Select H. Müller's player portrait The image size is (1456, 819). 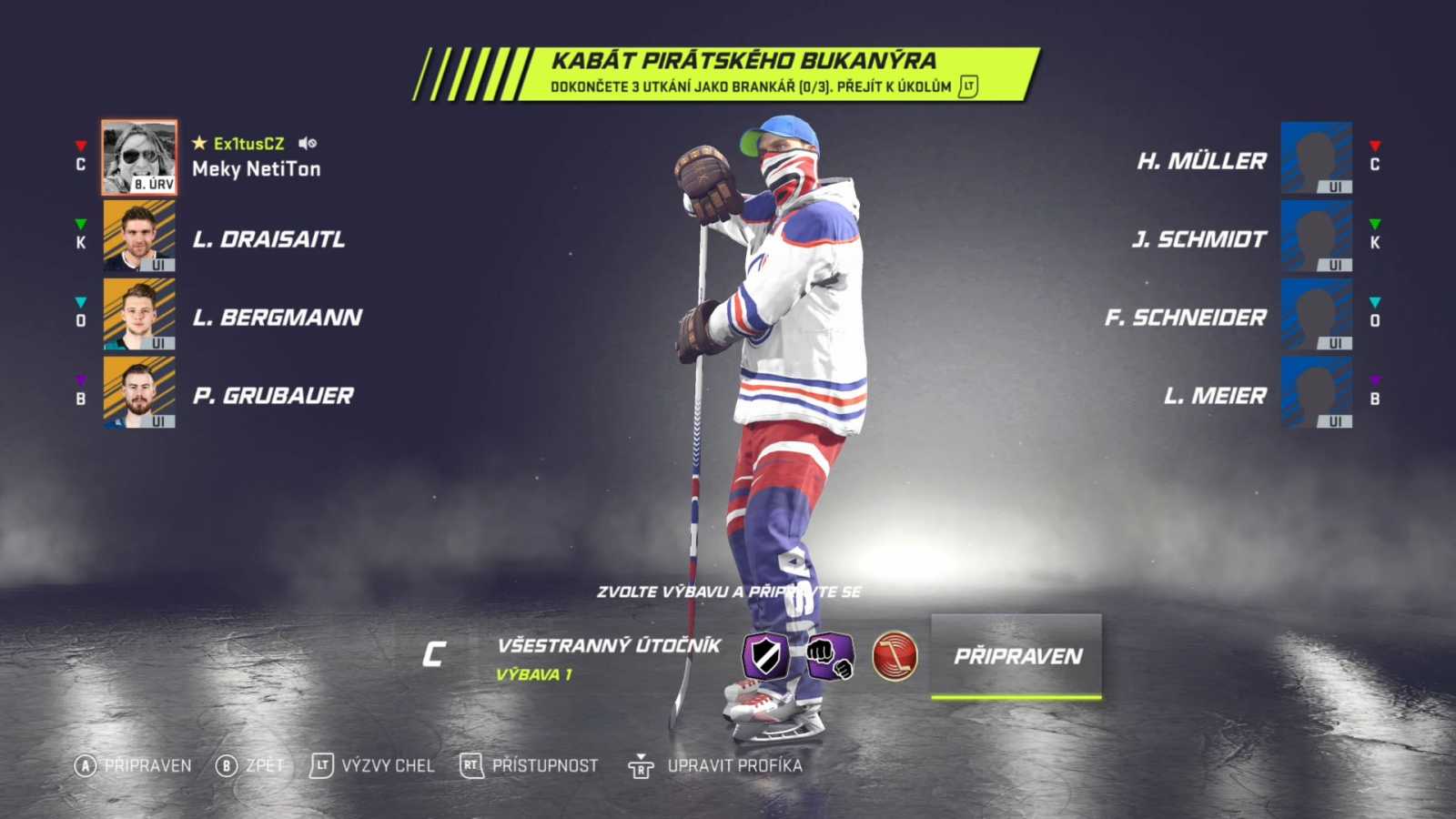click(1316, 160)
